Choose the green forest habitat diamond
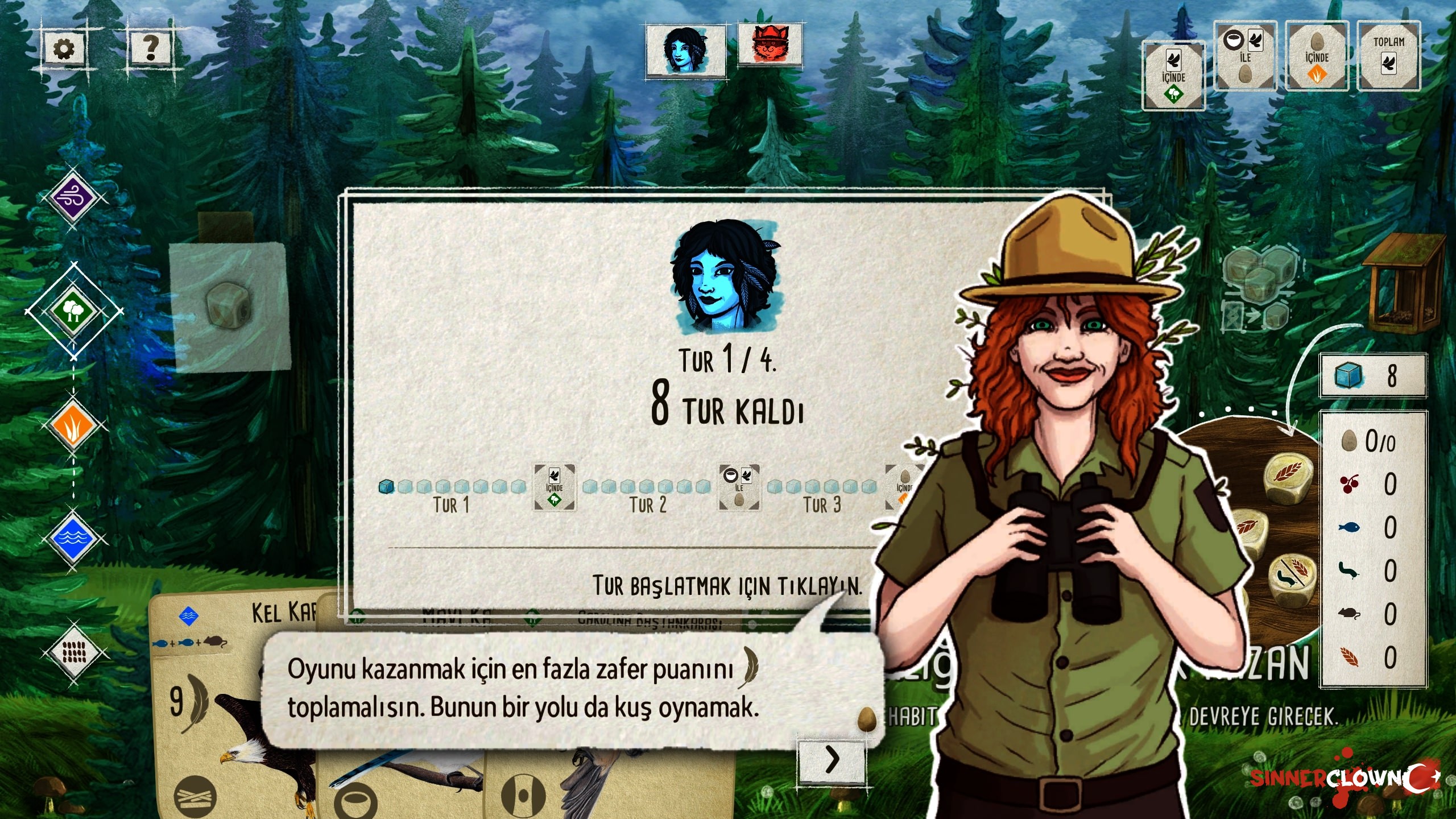Image resolution: width=1456 pixels, height=819 pixels. tap(73, 311)
